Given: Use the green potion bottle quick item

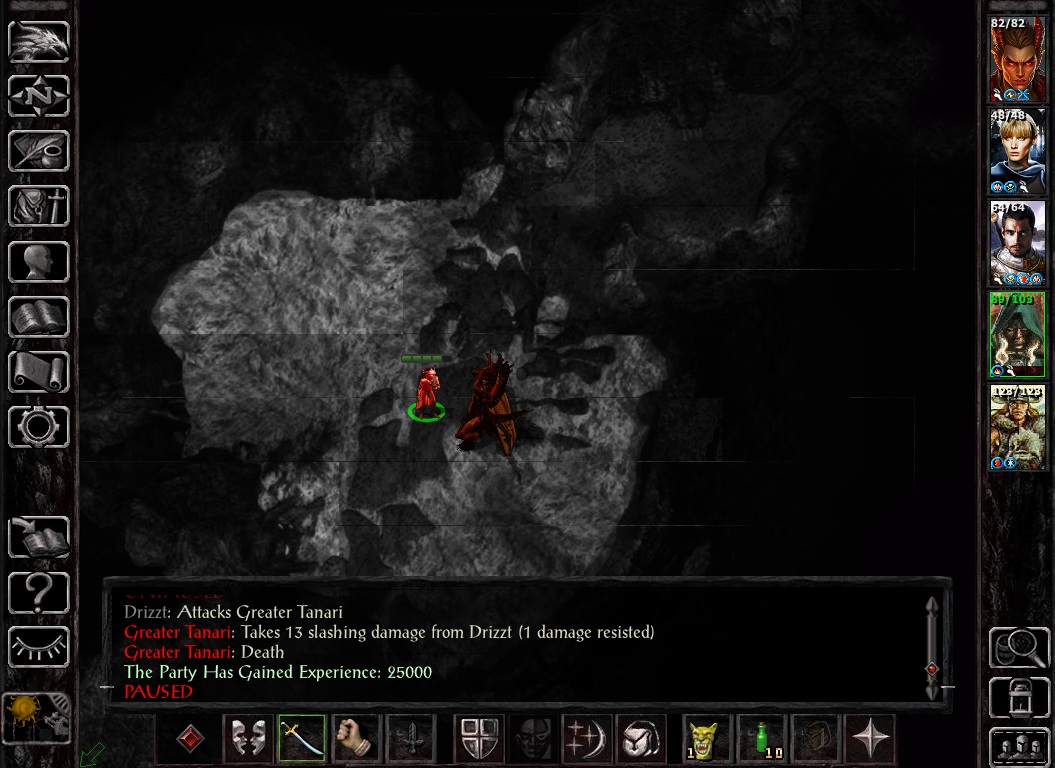Looking at the screenshot, I should pos(762,740).
